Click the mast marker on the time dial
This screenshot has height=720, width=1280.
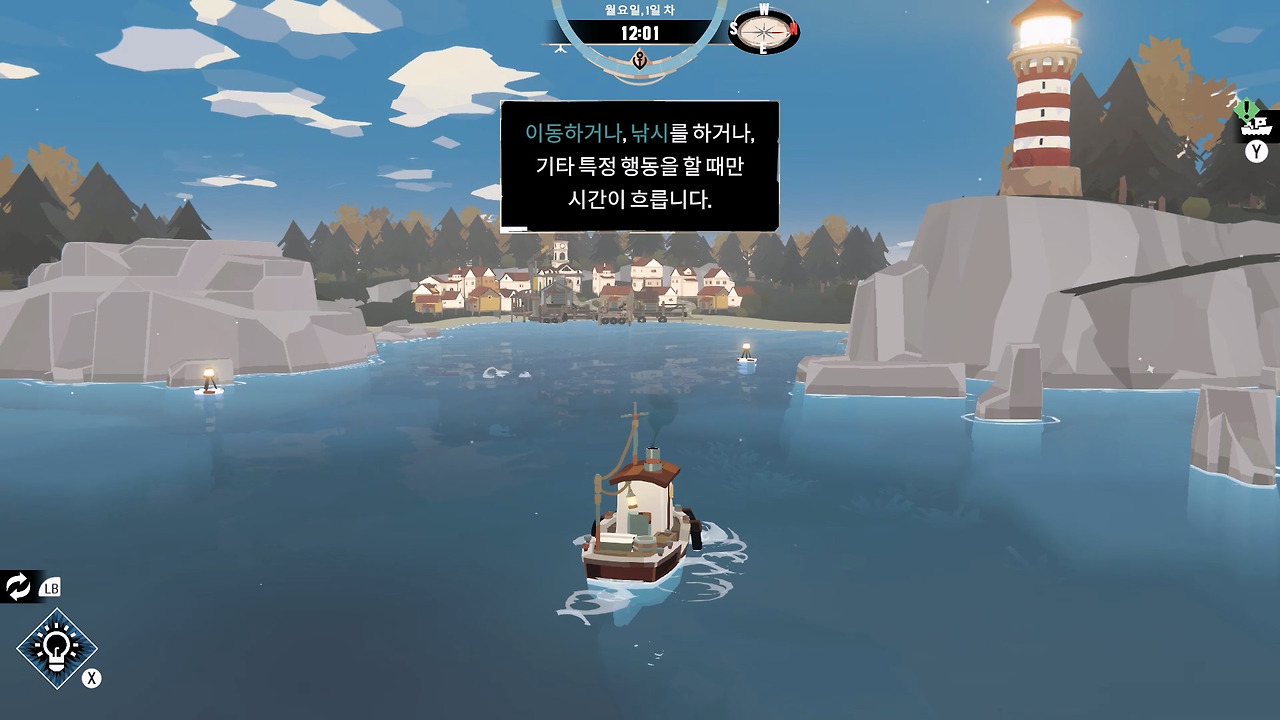coord(561,47)
